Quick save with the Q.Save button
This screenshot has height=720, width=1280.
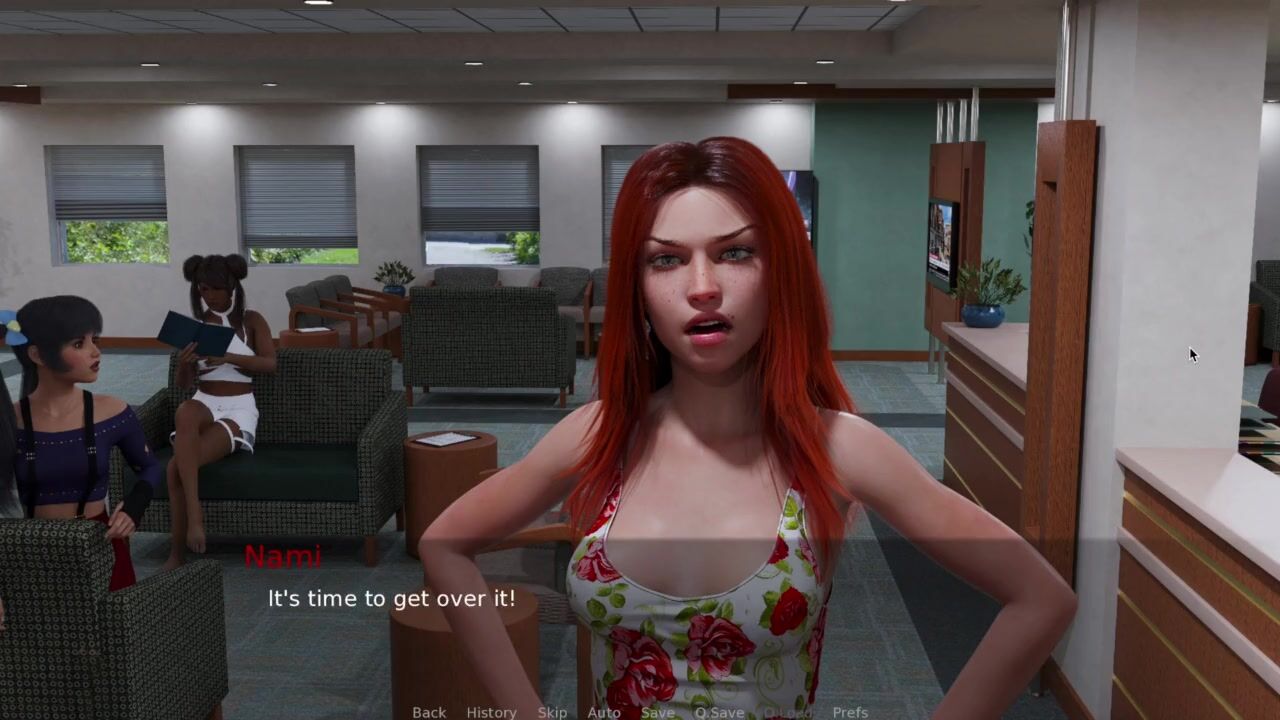[x=719, y=712]
